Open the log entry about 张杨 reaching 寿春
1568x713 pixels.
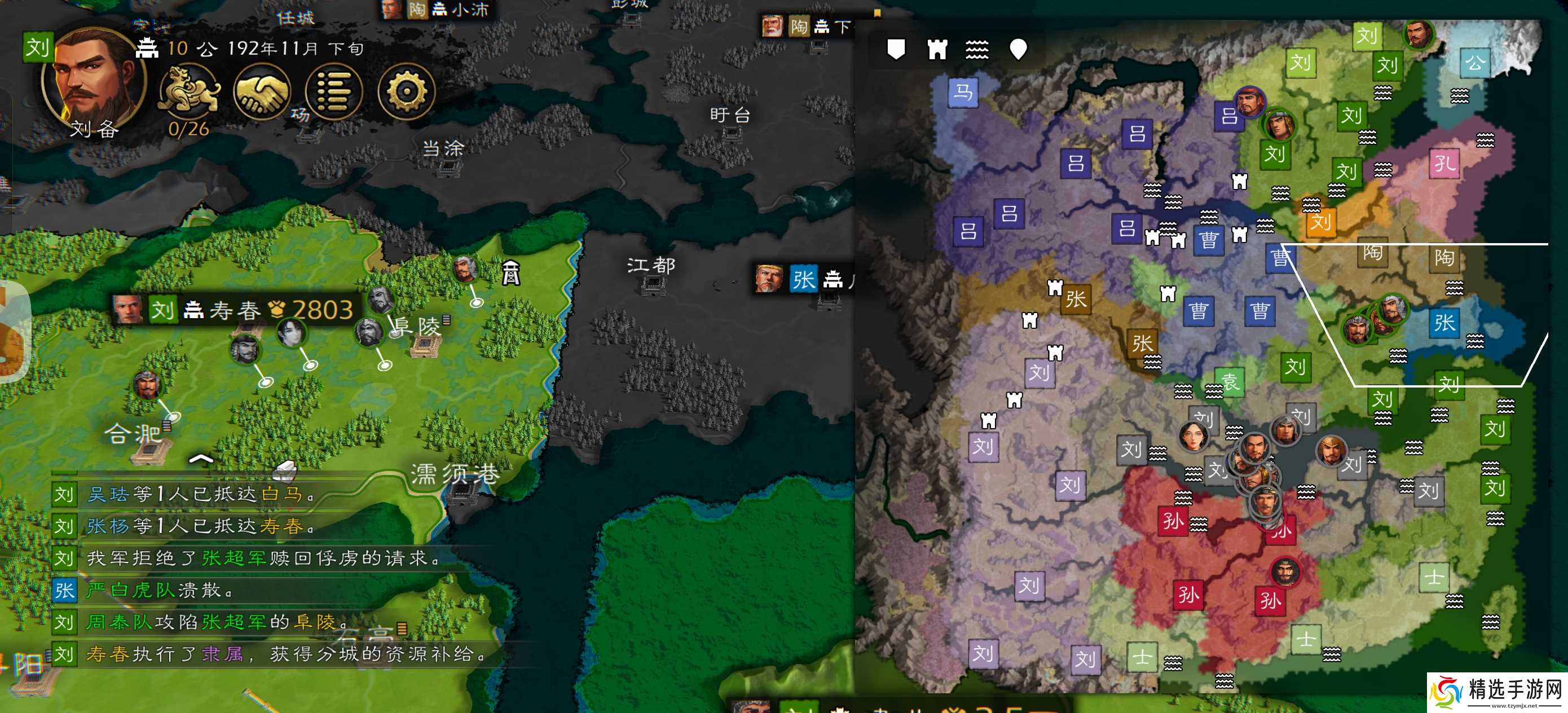201,526
